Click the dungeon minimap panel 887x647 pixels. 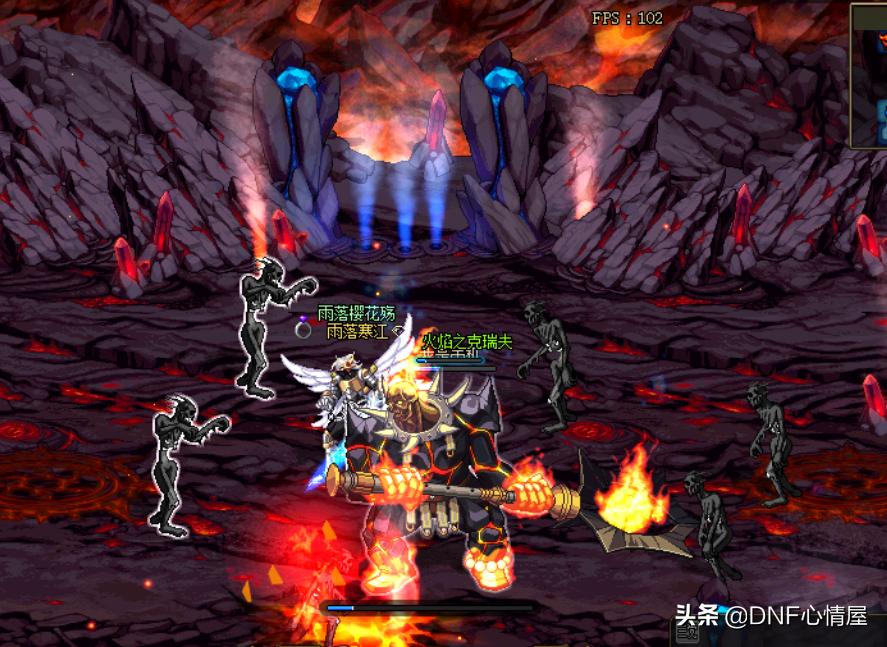pos(869,75)
